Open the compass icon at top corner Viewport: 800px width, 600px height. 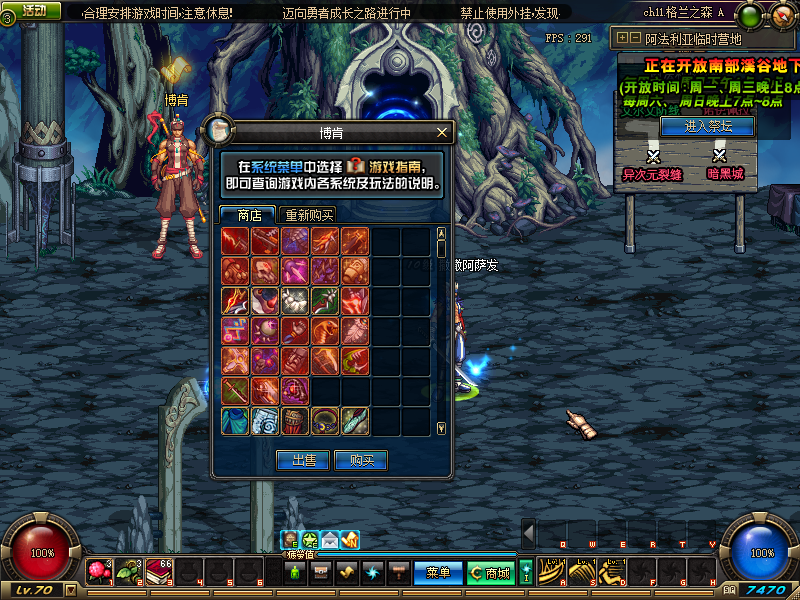coord(782,16)
